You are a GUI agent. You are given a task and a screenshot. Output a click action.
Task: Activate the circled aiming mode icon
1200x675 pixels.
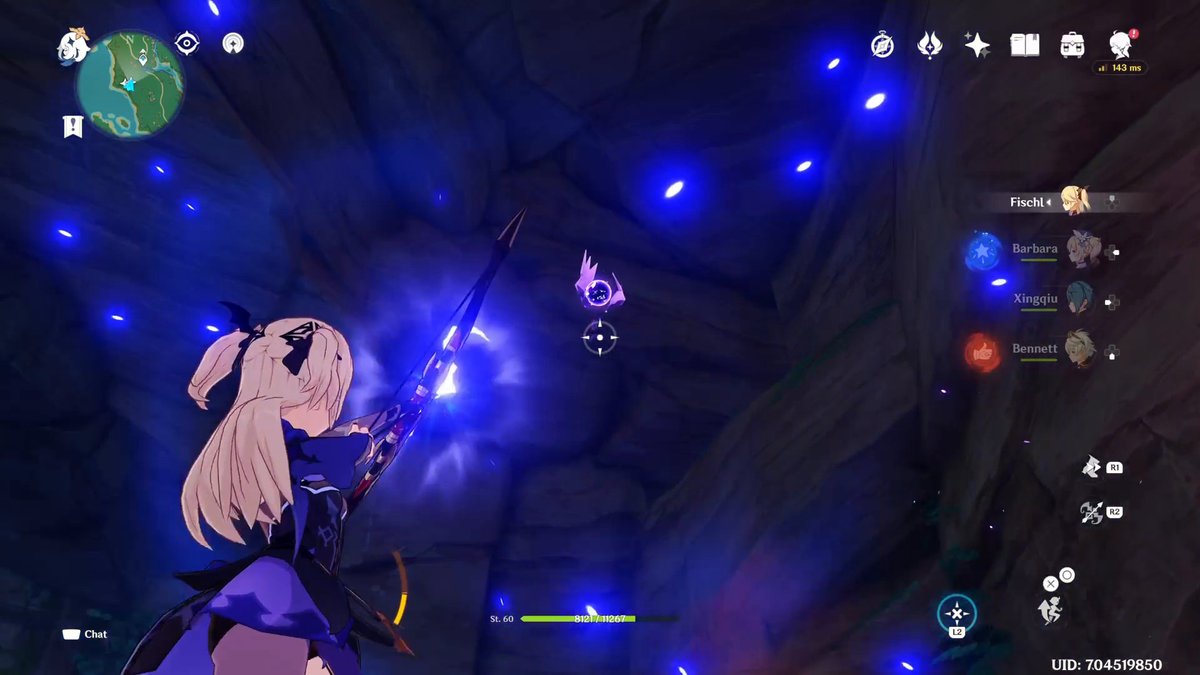(x=957, y=613)
